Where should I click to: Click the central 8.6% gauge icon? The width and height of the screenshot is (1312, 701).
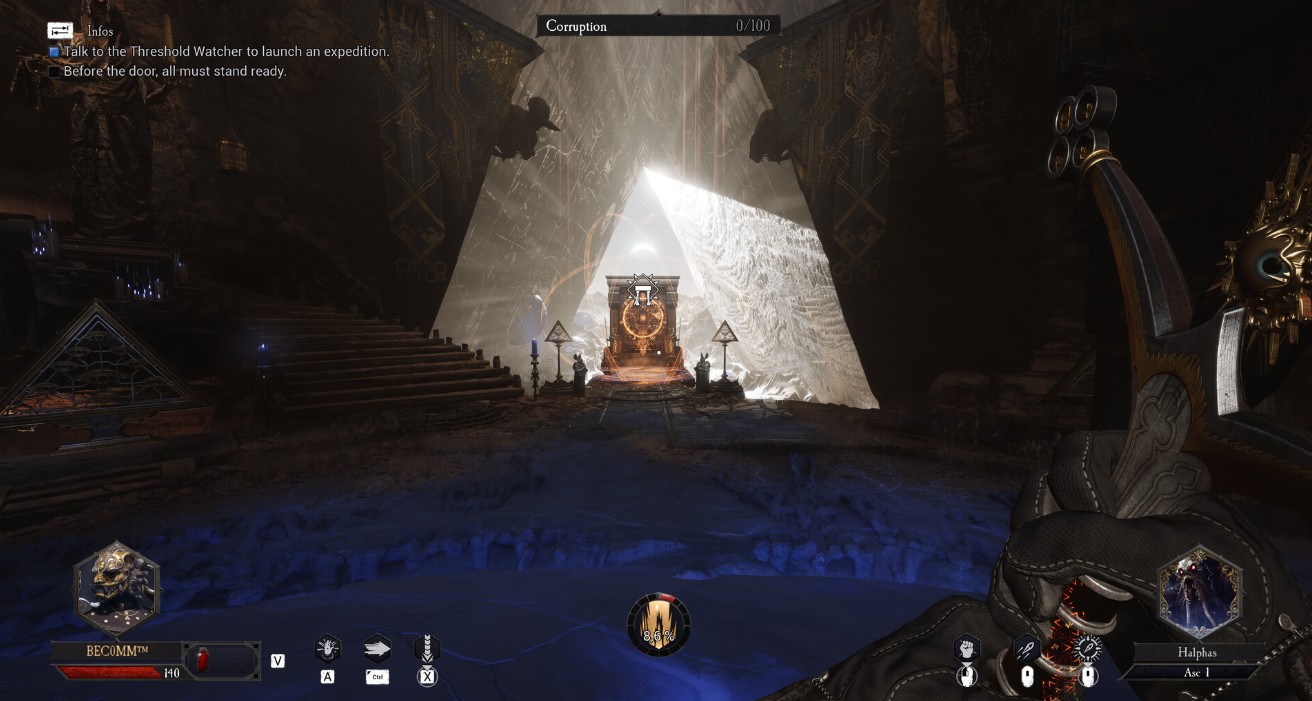pyautogui.click(x=659, y=625)
